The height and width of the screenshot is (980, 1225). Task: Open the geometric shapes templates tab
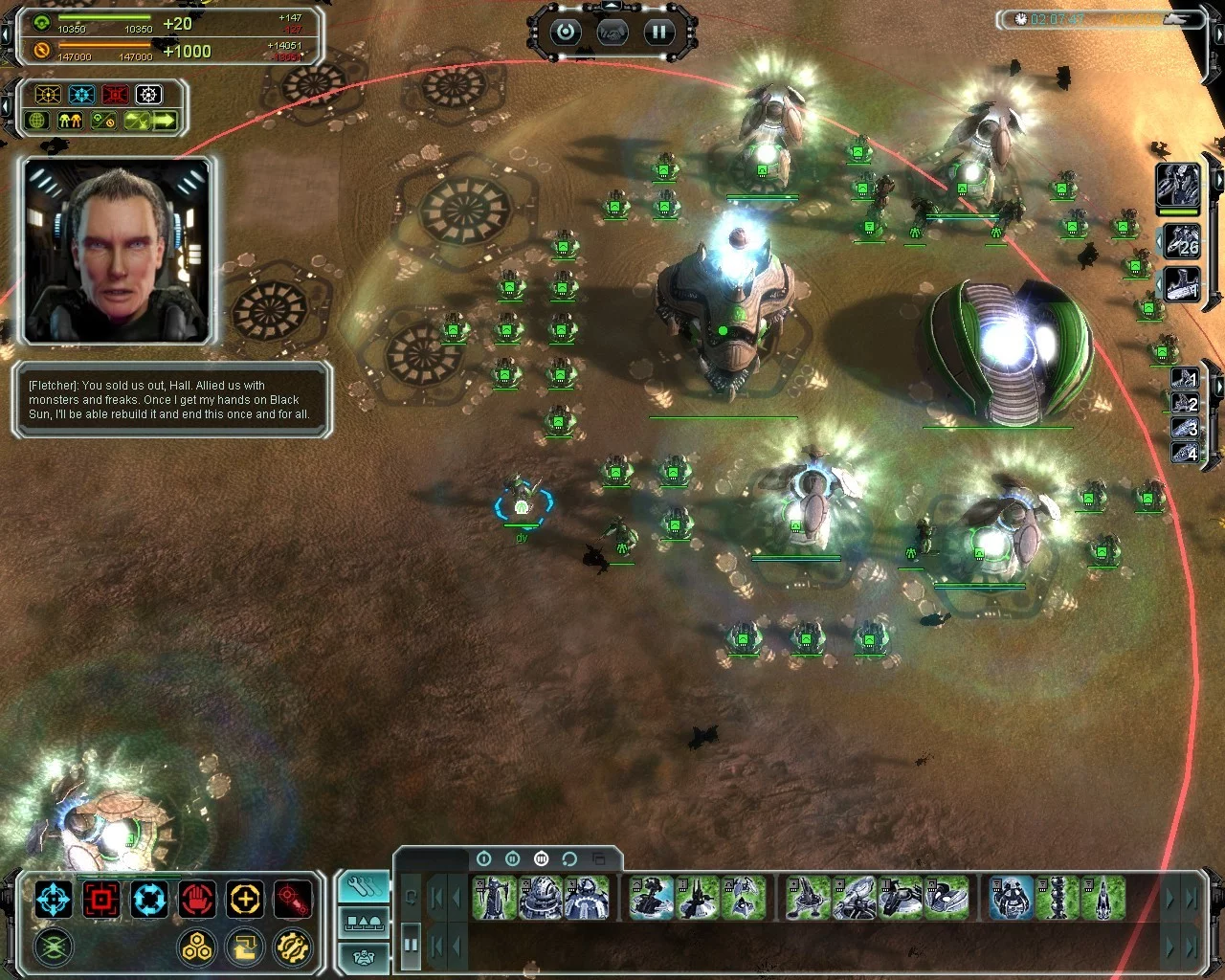[364, 922]
